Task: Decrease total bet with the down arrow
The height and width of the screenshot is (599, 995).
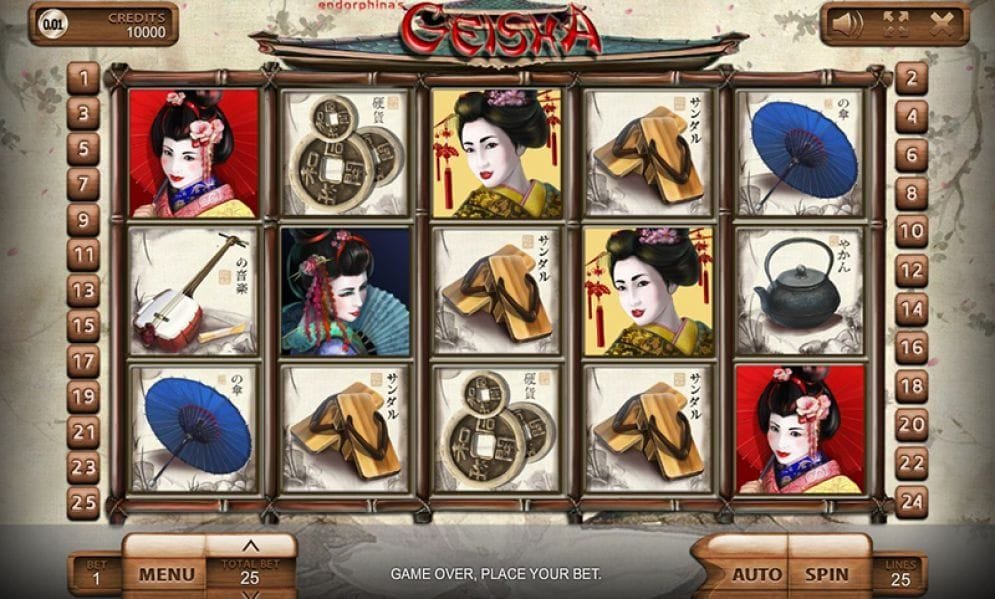Action: pos(251,594)
